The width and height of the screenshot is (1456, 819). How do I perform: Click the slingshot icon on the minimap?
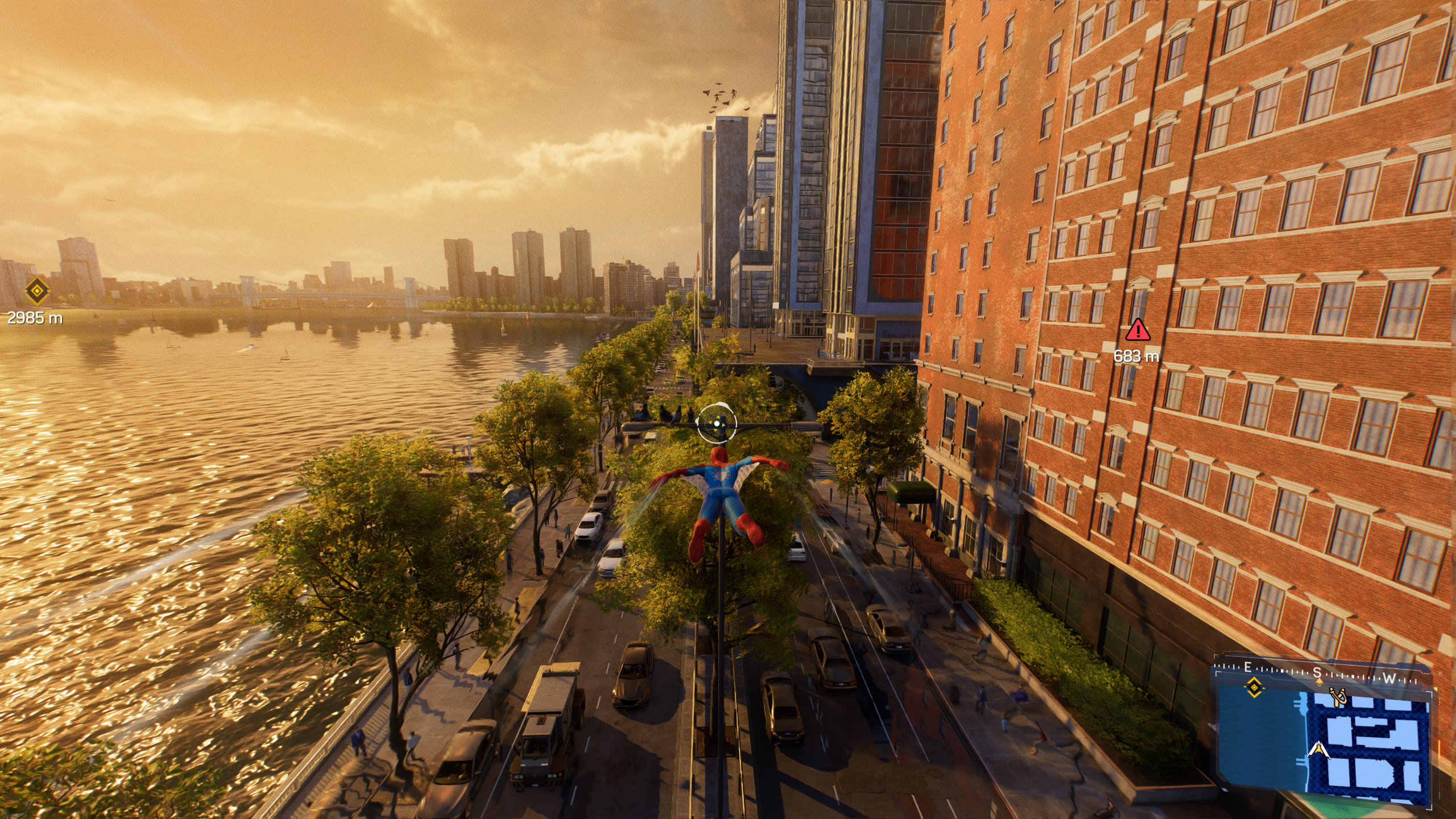coord(1337,697)
